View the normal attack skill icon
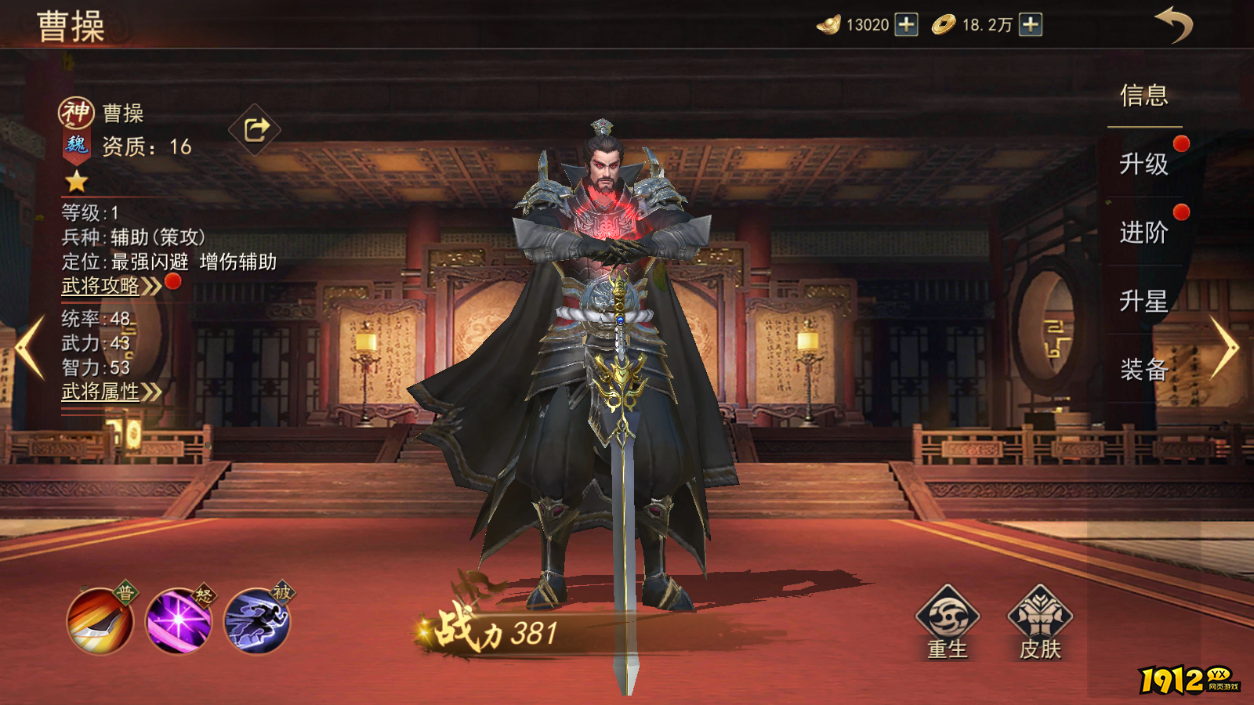1254x705 pixels. click(100, 621)
